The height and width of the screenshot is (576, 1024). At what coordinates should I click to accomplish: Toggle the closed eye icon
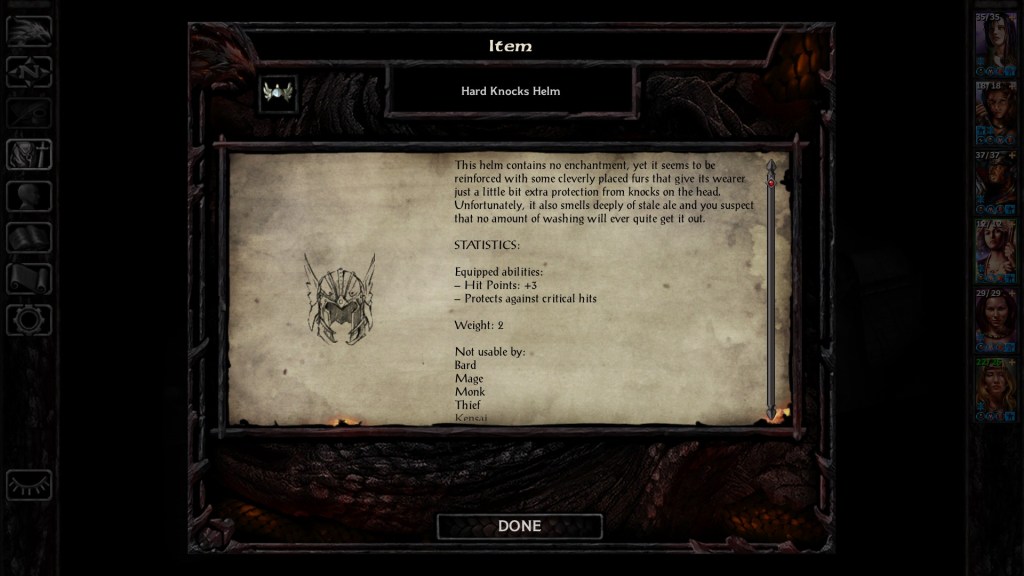[x=29, y=485]
